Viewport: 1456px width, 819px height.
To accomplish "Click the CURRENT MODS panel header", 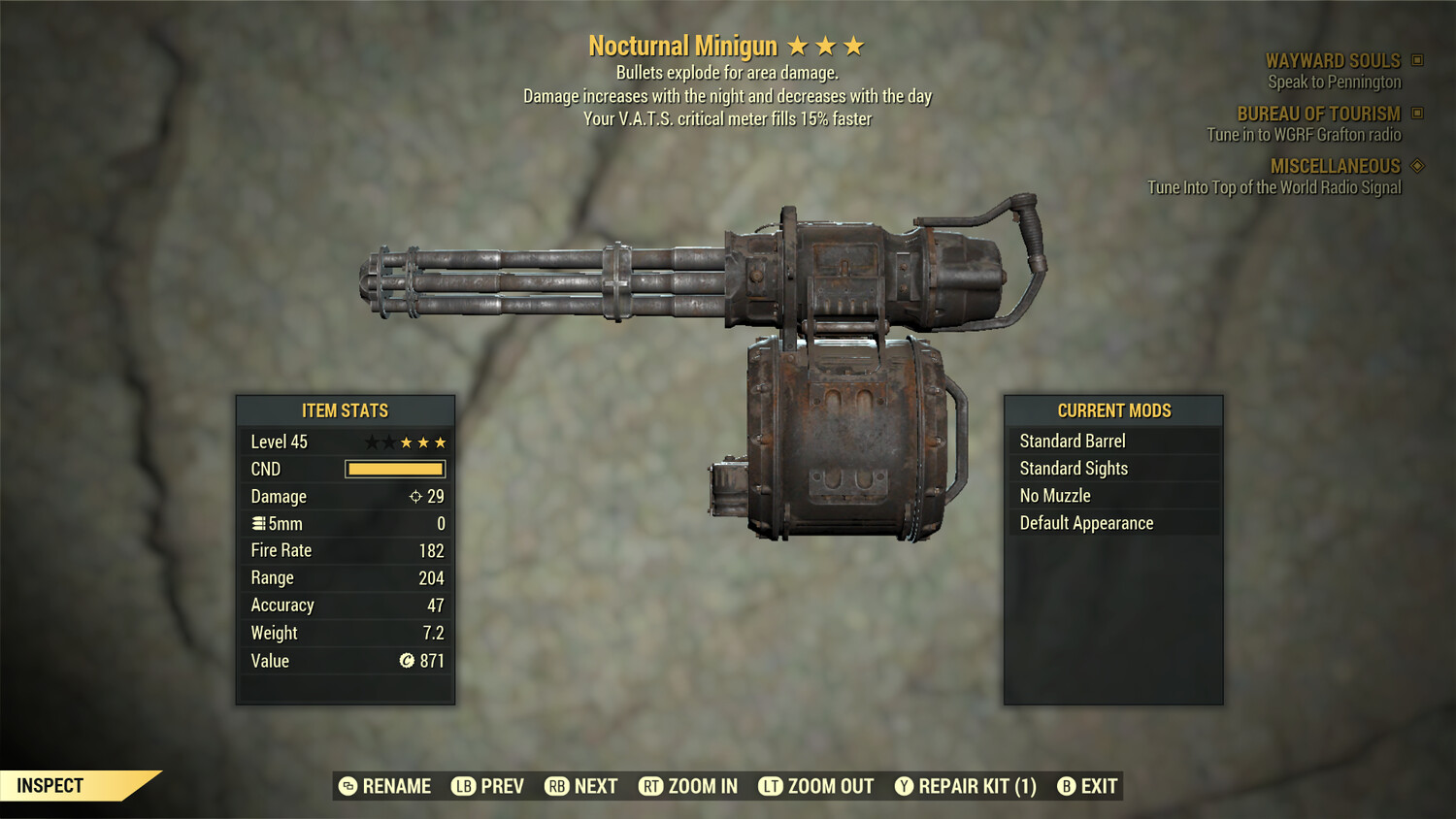I will 1114,409.
